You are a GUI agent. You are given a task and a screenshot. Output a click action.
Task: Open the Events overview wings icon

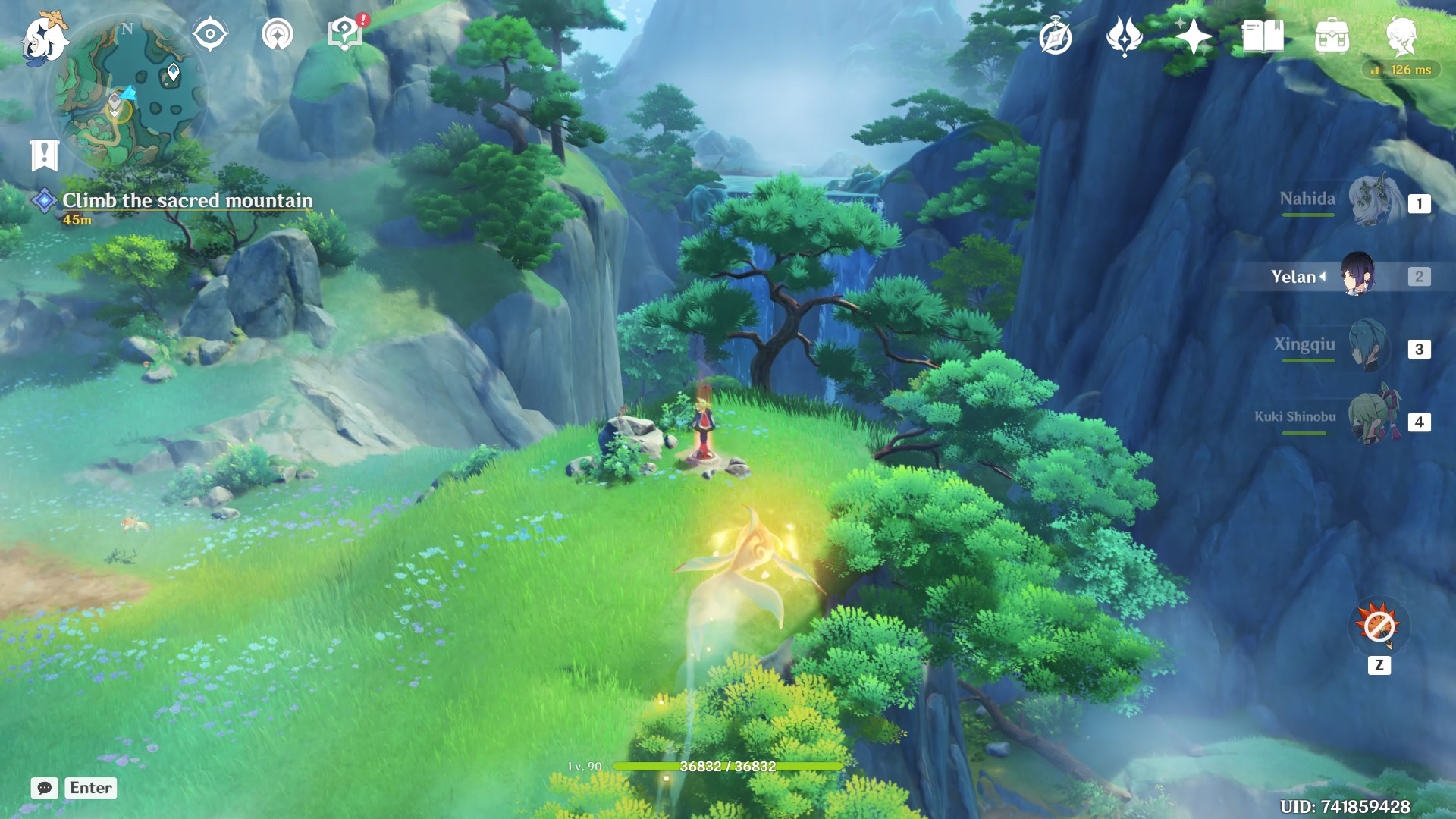coord(1125,36)
